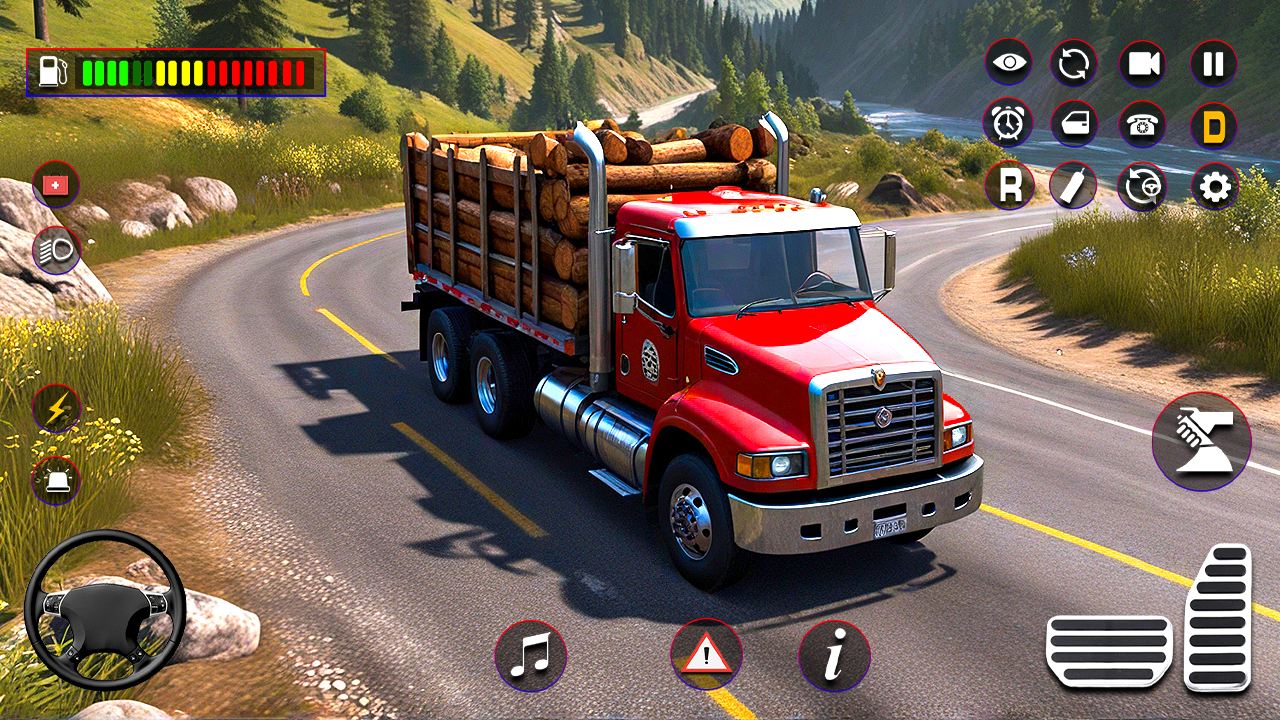Toggle the eye view button
Screen dimensions: 1280x720
click(1009, 64)
